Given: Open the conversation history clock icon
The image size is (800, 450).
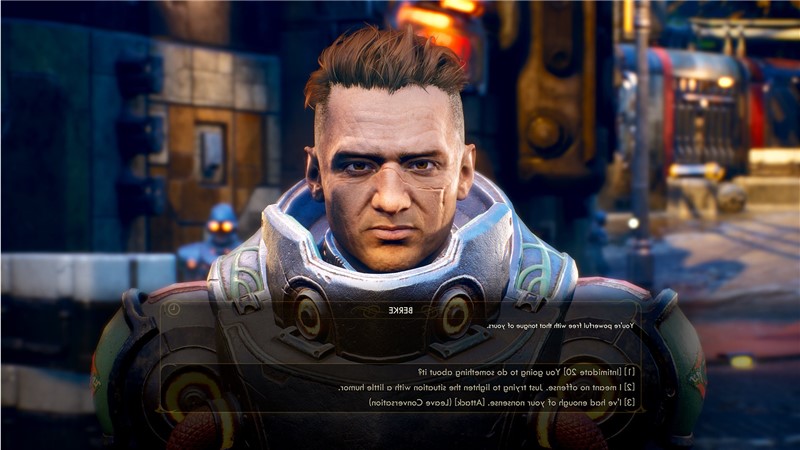Looking at the screenshot, I should point(173,310).
